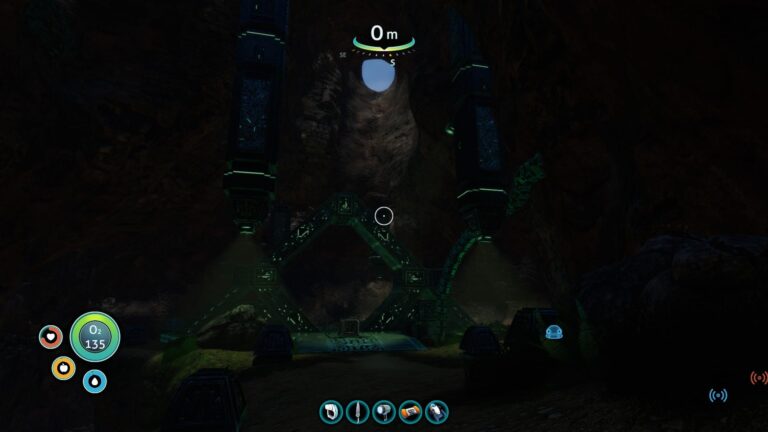The image size is (768, 432).
Task: Click the orange signal ping marker
Action: (x=758, y=378)
